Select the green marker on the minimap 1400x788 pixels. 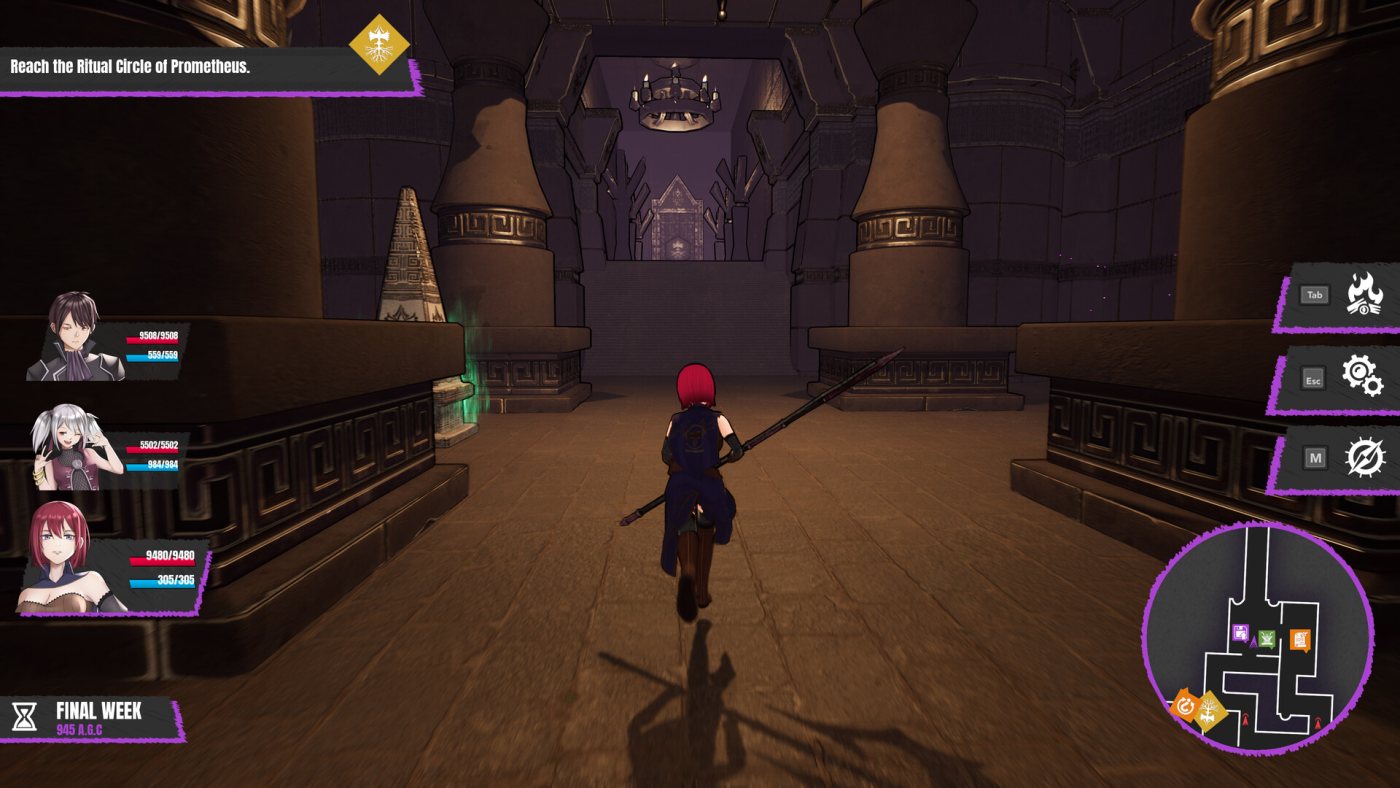1267,639
